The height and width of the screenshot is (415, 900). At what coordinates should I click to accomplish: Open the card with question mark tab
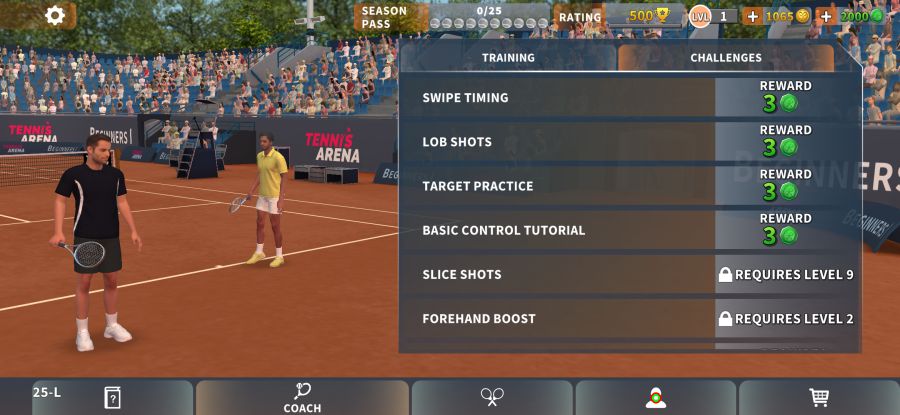click(x=112, y=397)
